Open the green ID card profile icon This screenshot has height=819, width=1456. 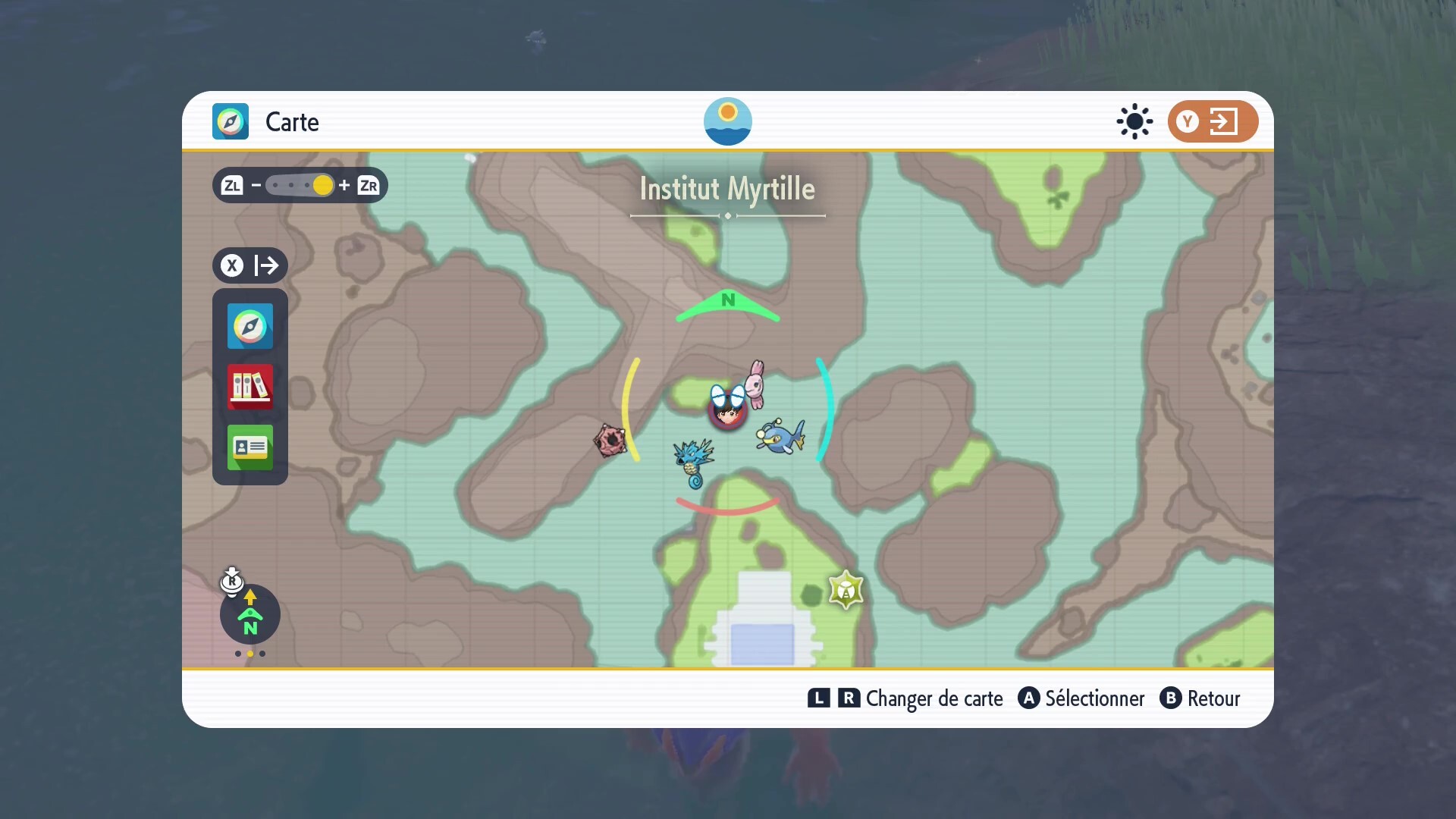tap(249, 447)
